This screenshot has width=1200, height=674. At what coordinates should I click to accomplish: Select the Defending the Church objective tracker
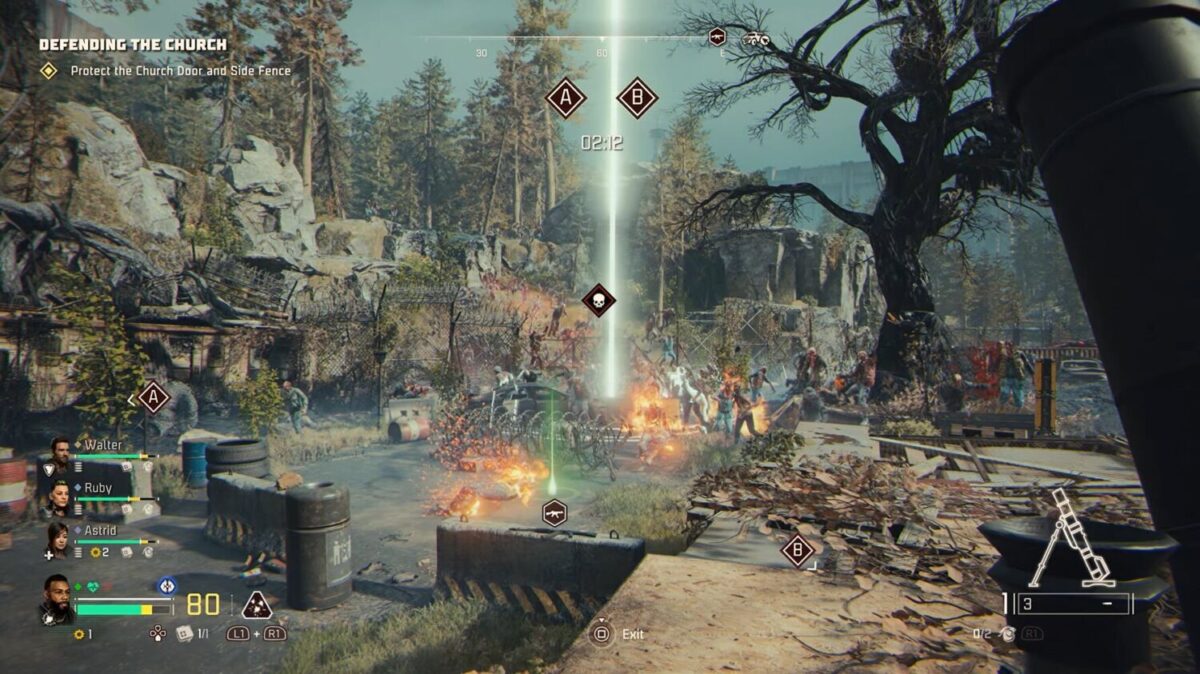pos(133,45)
